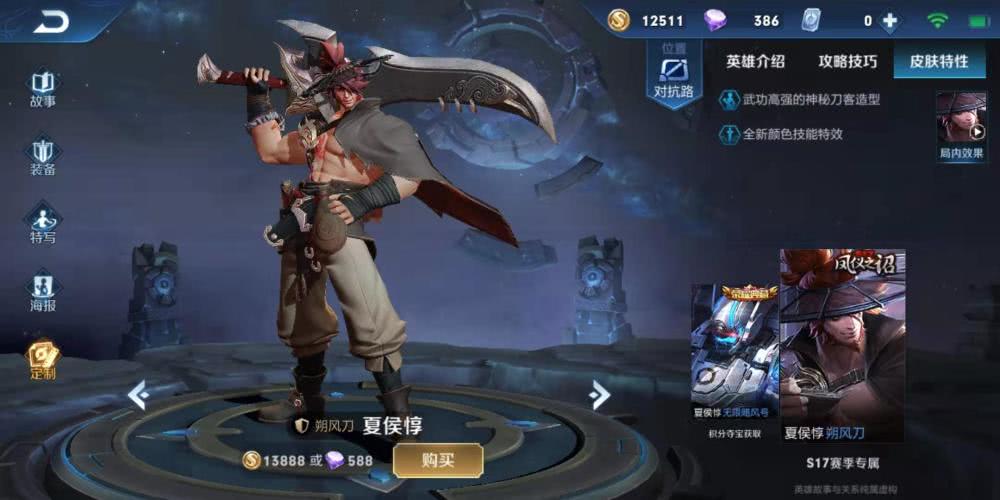This screenshot has height=500, width=1000.
Task: Select the 朔风刀 skin card
Action: [x=842, y=345]
